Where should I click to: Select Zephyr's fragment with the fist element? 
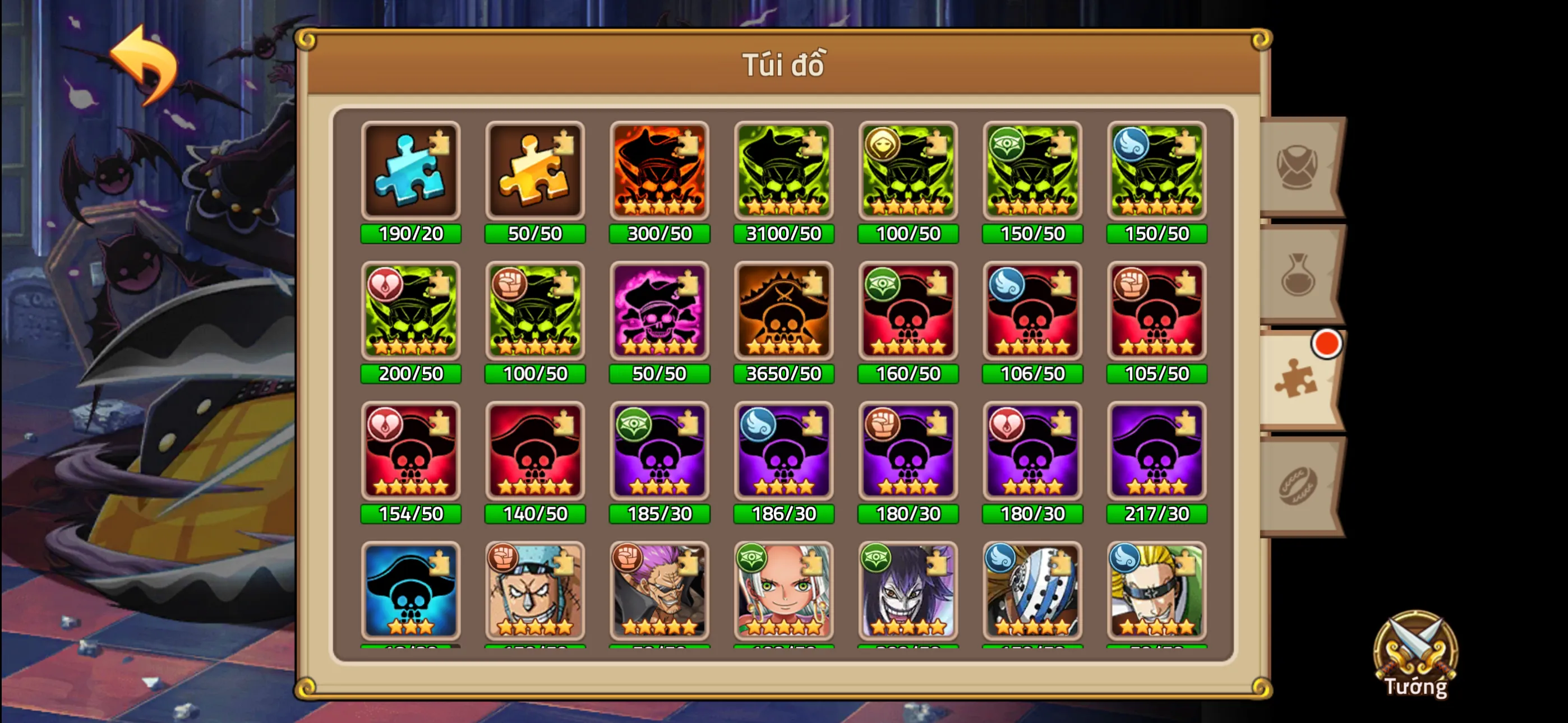tap(659, 591)
